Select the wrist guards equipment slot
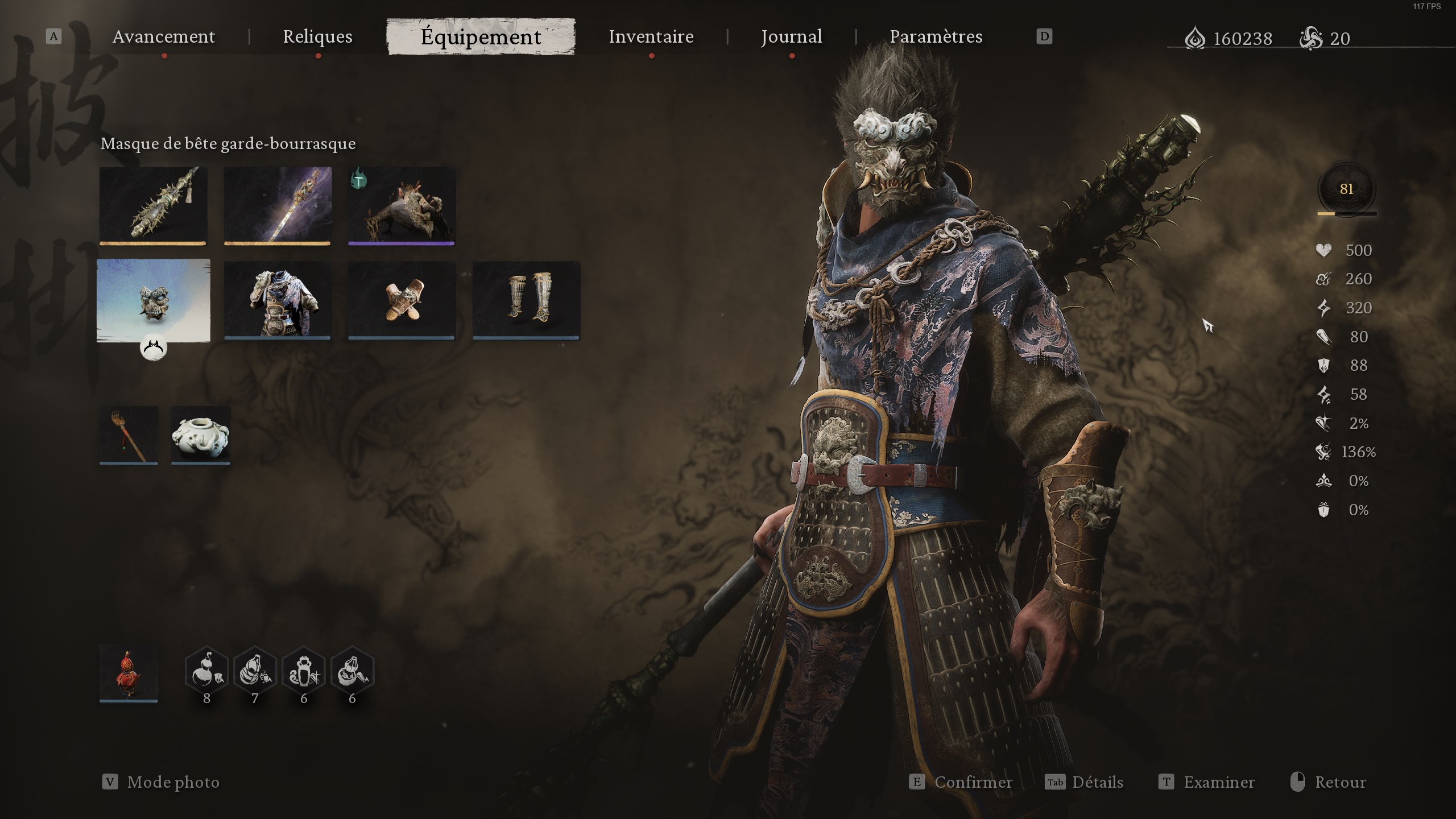The width and height of the screenshot is (1456, 819). click(x=401, y=300)
